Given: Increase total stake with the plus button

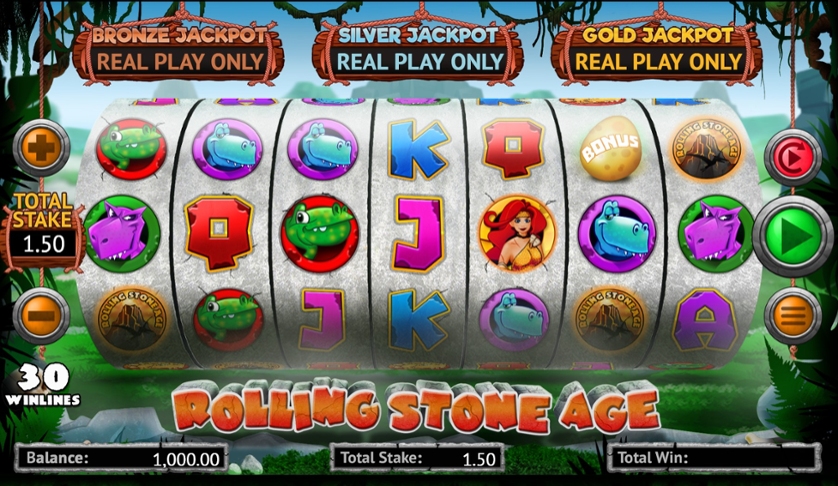Looking at the screenshot, I should (x=41, y=148).
